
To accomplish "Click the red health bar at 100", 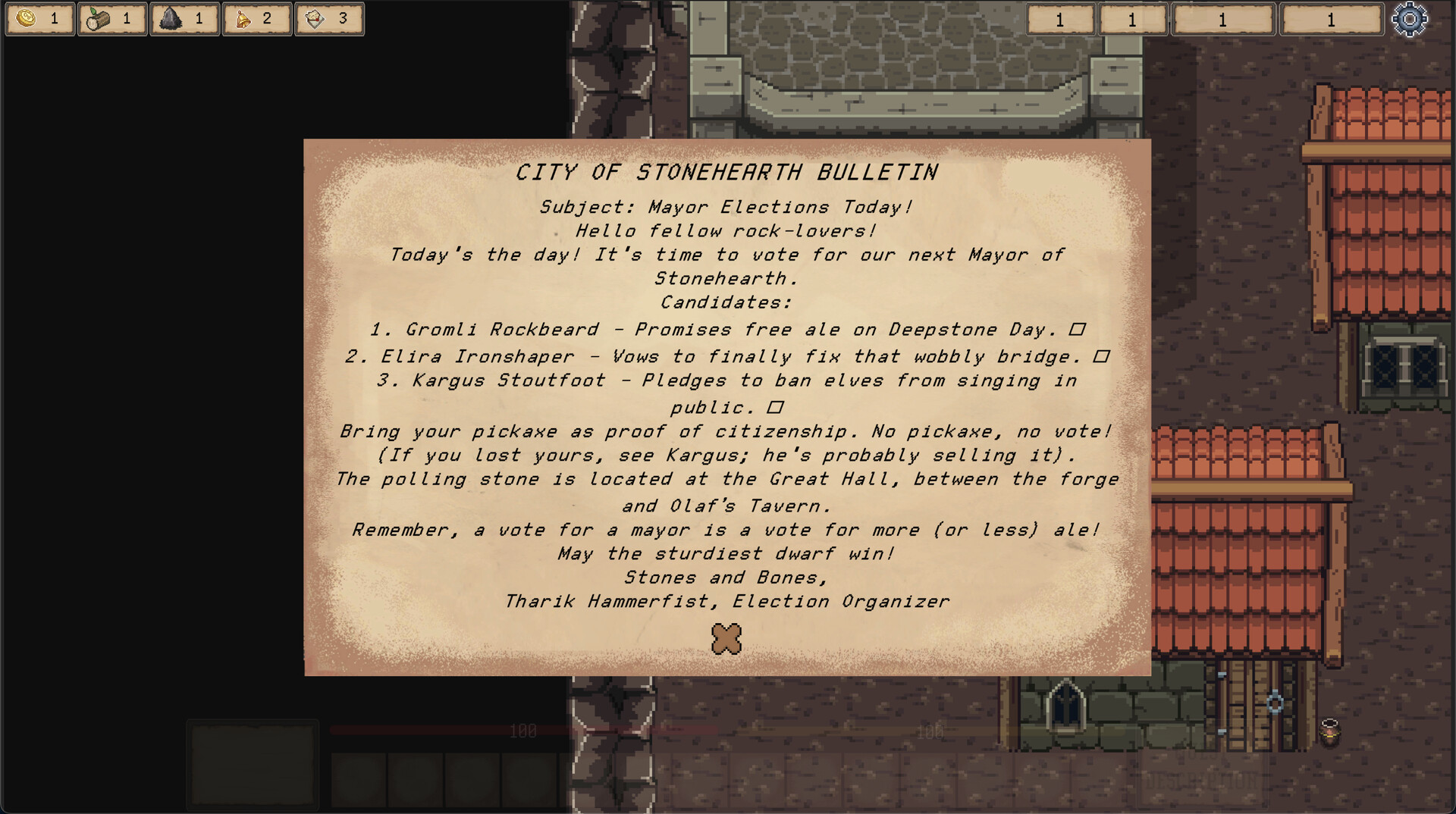I will click(x=523, y=731).
